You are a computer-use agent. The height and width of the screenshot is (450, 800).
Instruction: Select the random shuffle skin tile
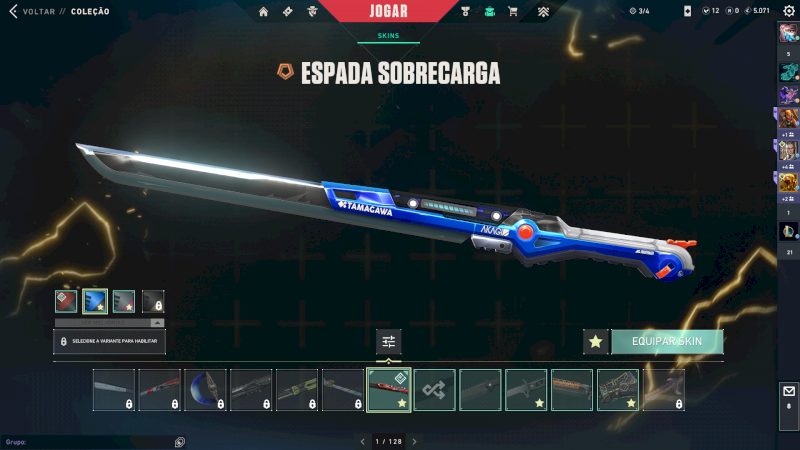coord(435,390)
